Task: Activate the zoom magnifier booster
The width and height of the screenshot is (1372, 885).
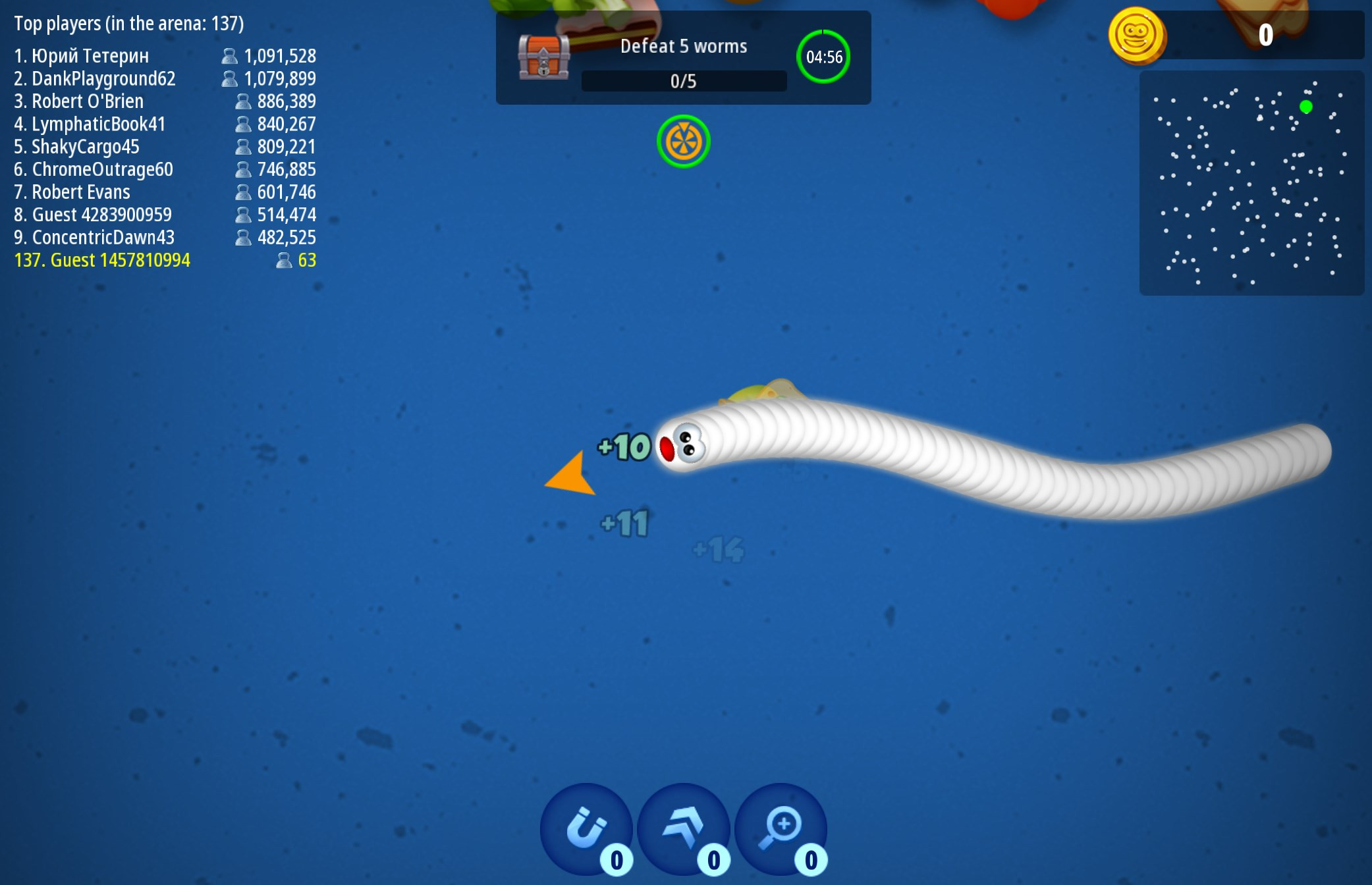Action: point(781,828)
